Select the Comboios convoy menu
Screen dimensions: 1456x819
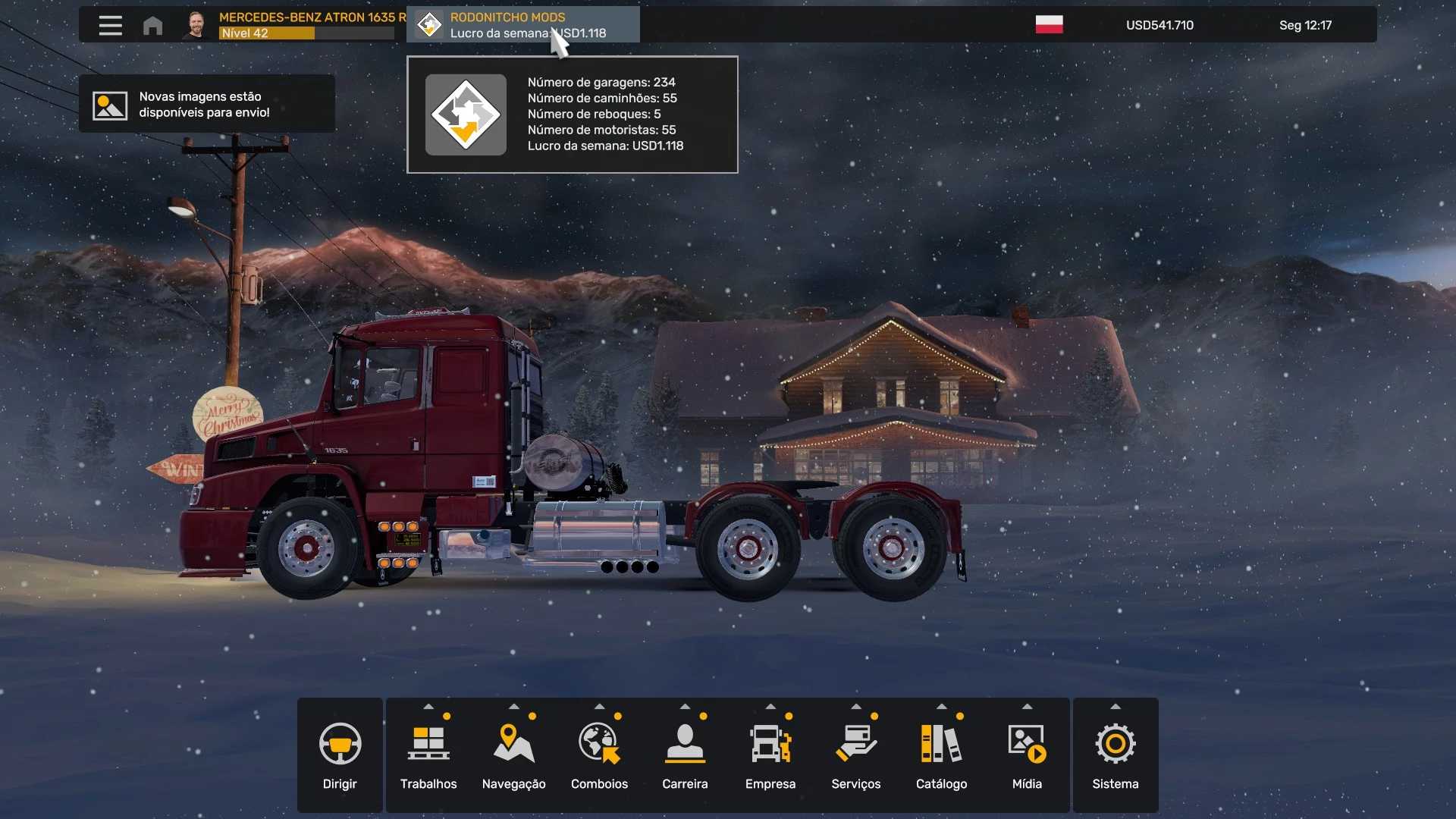coord(599,755)
